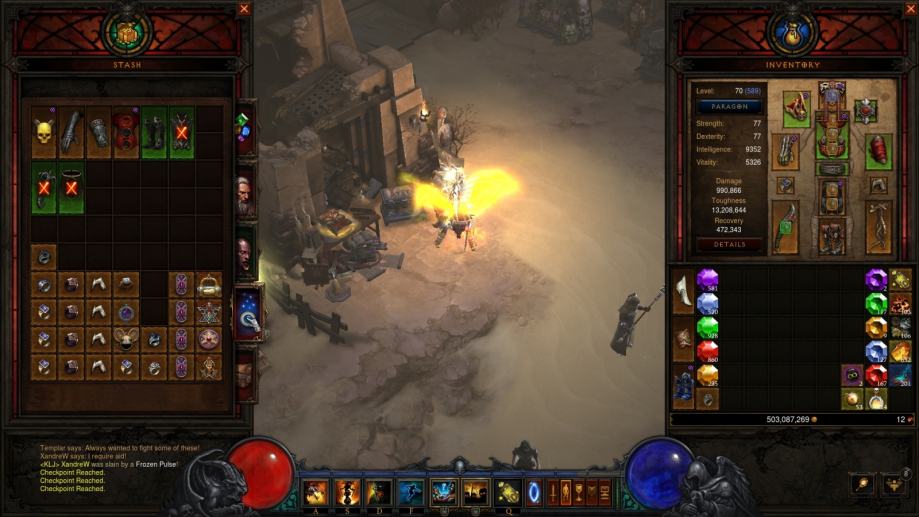Select the green emerald stack in inventory

[x=707, y=327]
